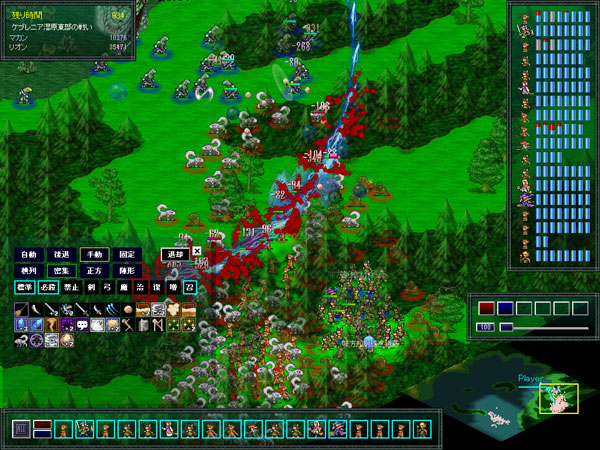Screen dimensions: 600x450
Task: Choose the 後退 (retreat back) order
Action: [x=62, y=254]
